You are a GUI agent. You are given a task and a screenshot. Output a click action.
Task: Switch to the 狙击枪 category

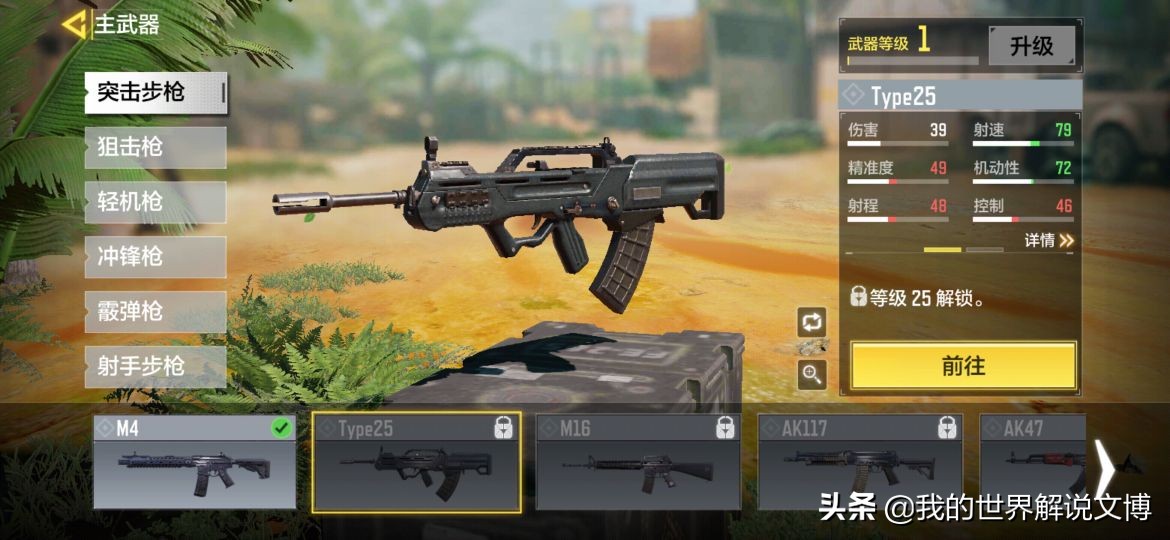pos(155,148)
